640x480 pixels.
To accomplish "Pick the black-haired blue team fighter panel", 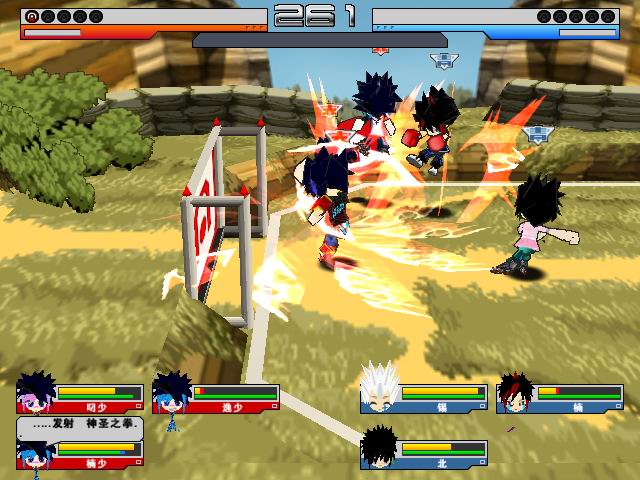I will [x=423, y=453].
